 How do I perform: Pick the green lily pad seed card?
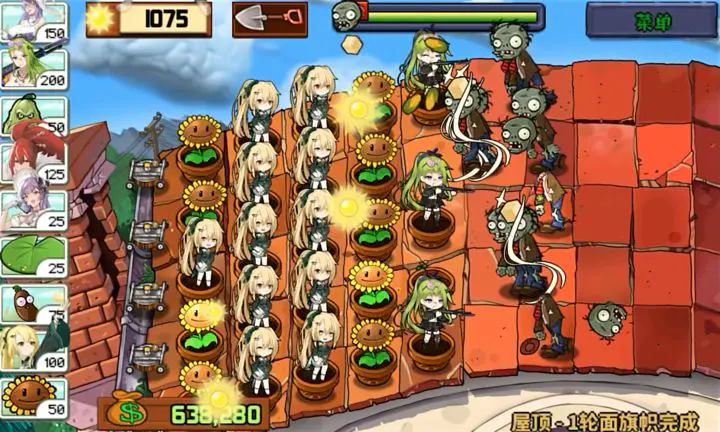(32, 256)
